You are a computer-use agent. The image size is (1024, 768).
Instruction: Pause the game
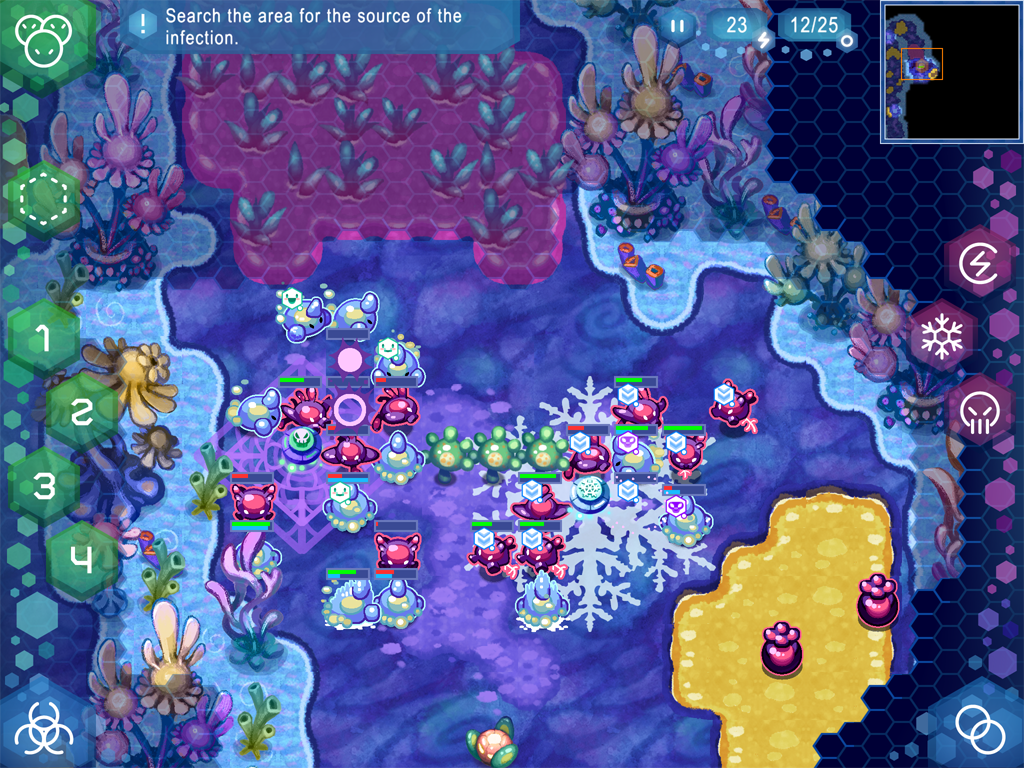pos(678,26)
